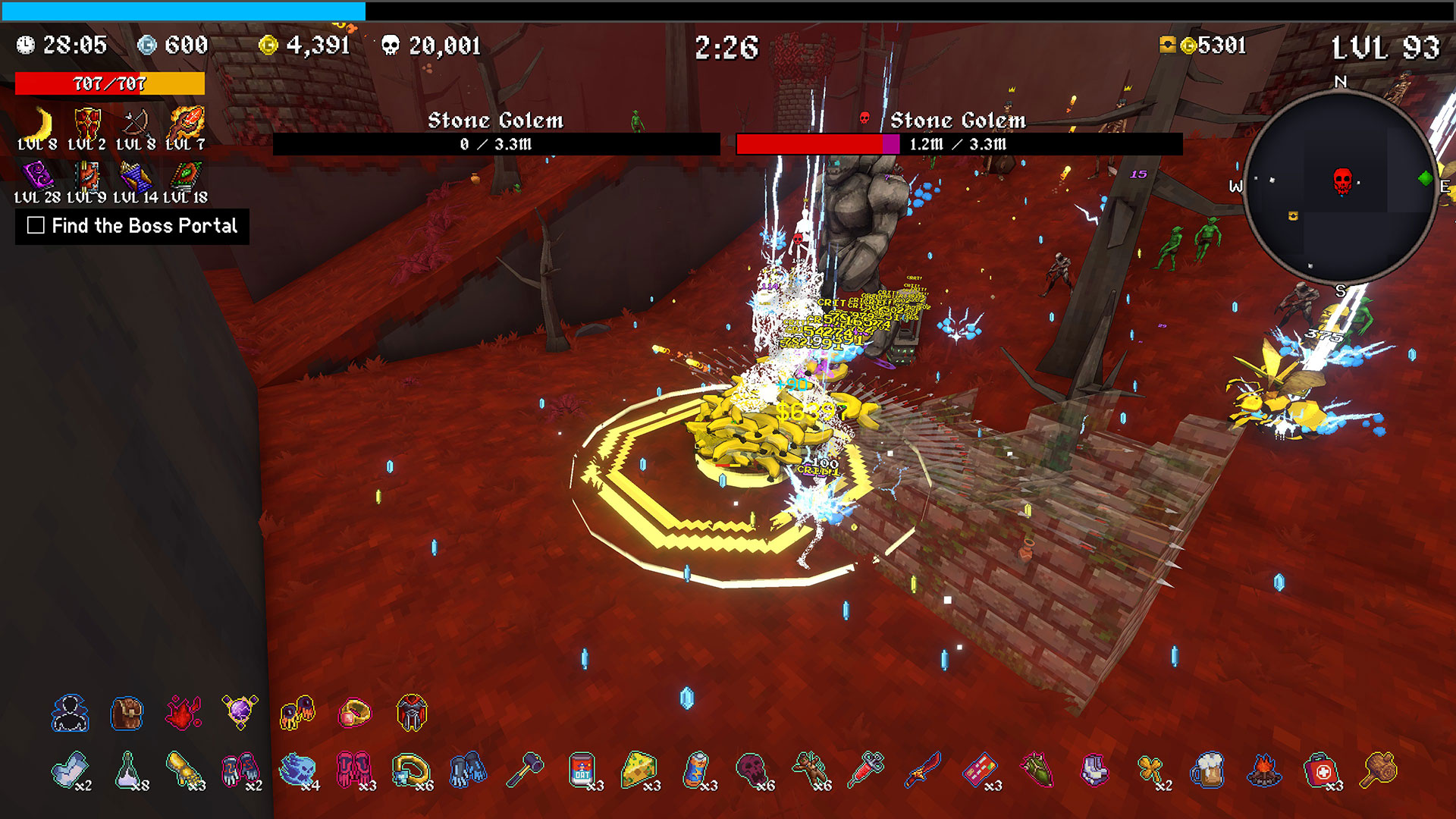This screenshot has height=819, width=1456.
Task: Click the credit card item icon
Action: (x=980, y=770)
